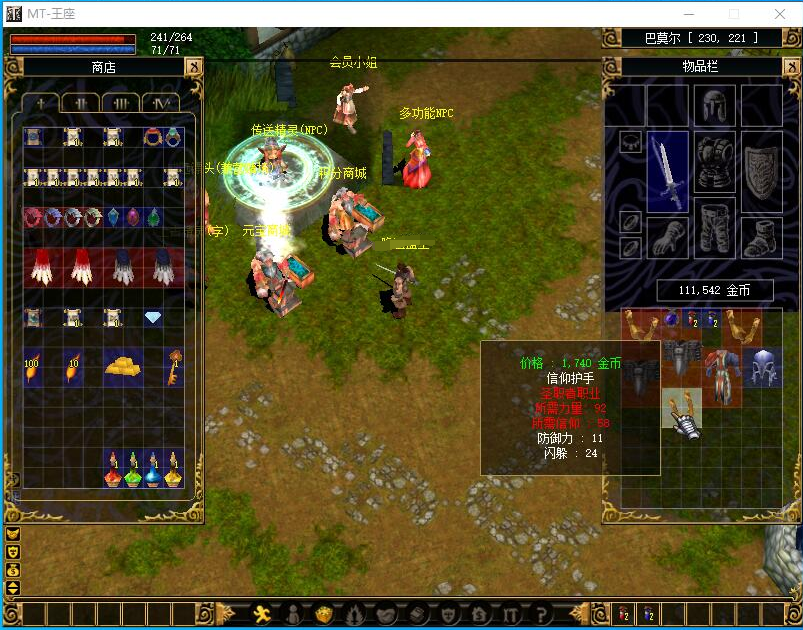Viewport: 803px width, 630px height.
Task: Select the blue potion in the shop
Action: [x=153, y=470]
